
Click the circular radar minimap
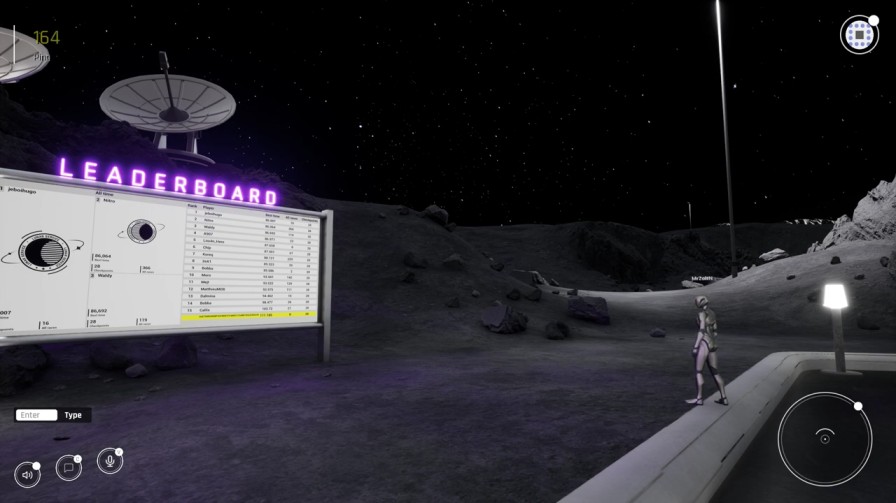(x=824, y=438)
